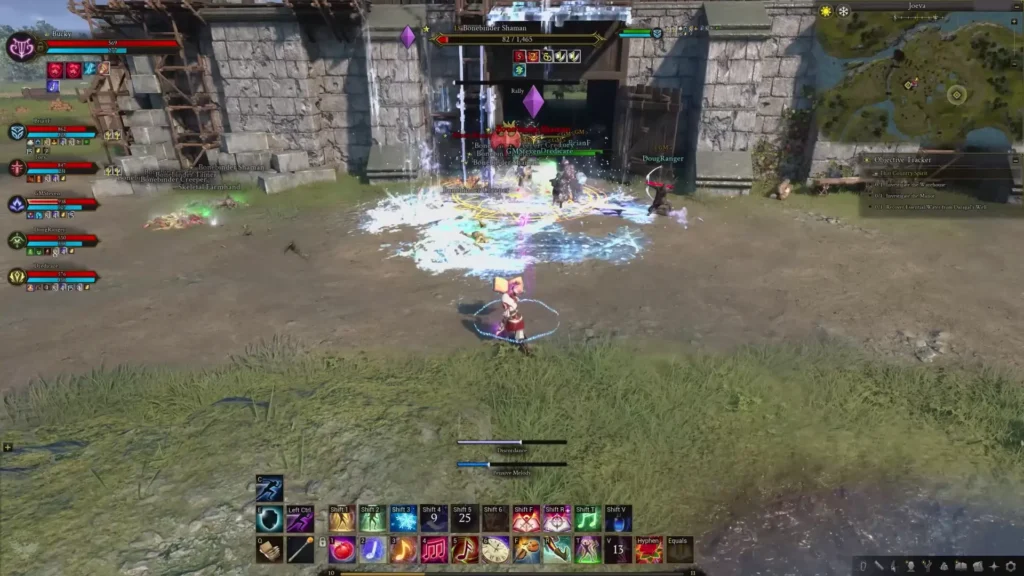Image resolution: width=1024 pixels, height=576 pixels.
Task: Select the red apple hotbar slot
Action: click(x=342, y=550)
